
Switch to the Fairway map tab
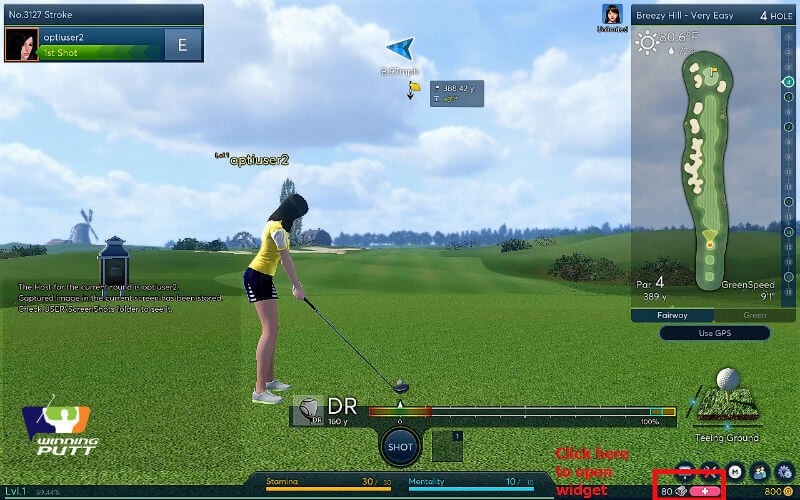[x=671, y=315]
